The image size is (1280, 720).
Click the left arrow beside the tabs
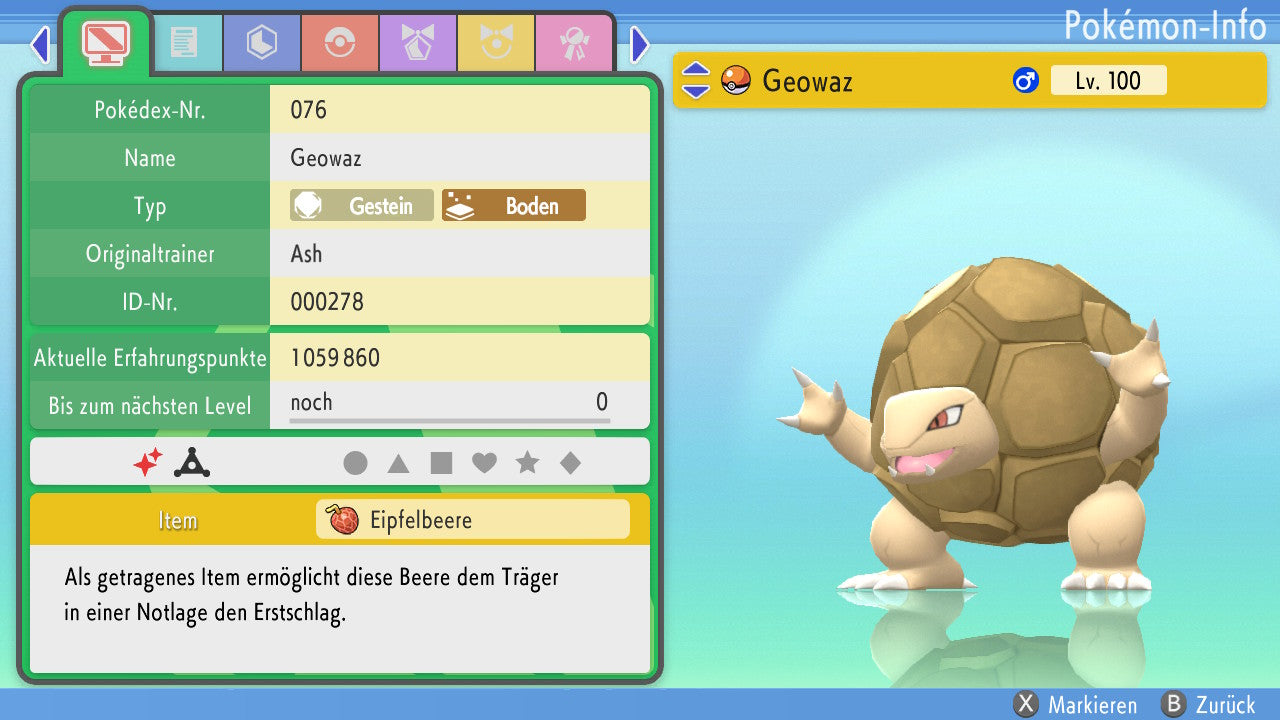click(40, 44)
